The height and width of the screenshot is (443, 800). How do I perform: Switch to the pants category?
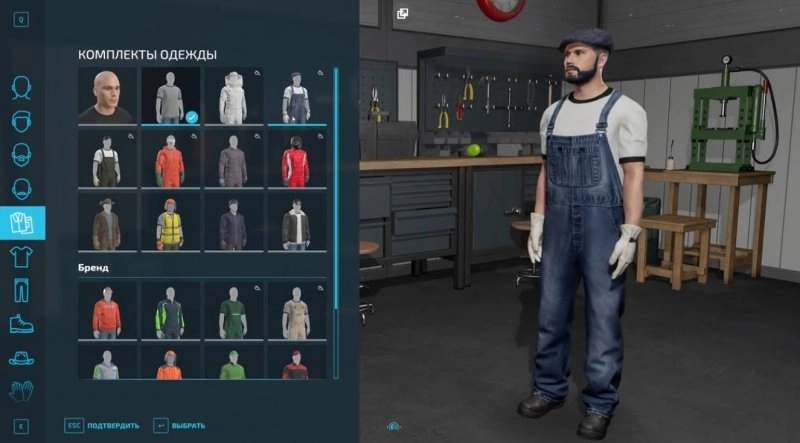pyautogui.click(x=21, y=290)
